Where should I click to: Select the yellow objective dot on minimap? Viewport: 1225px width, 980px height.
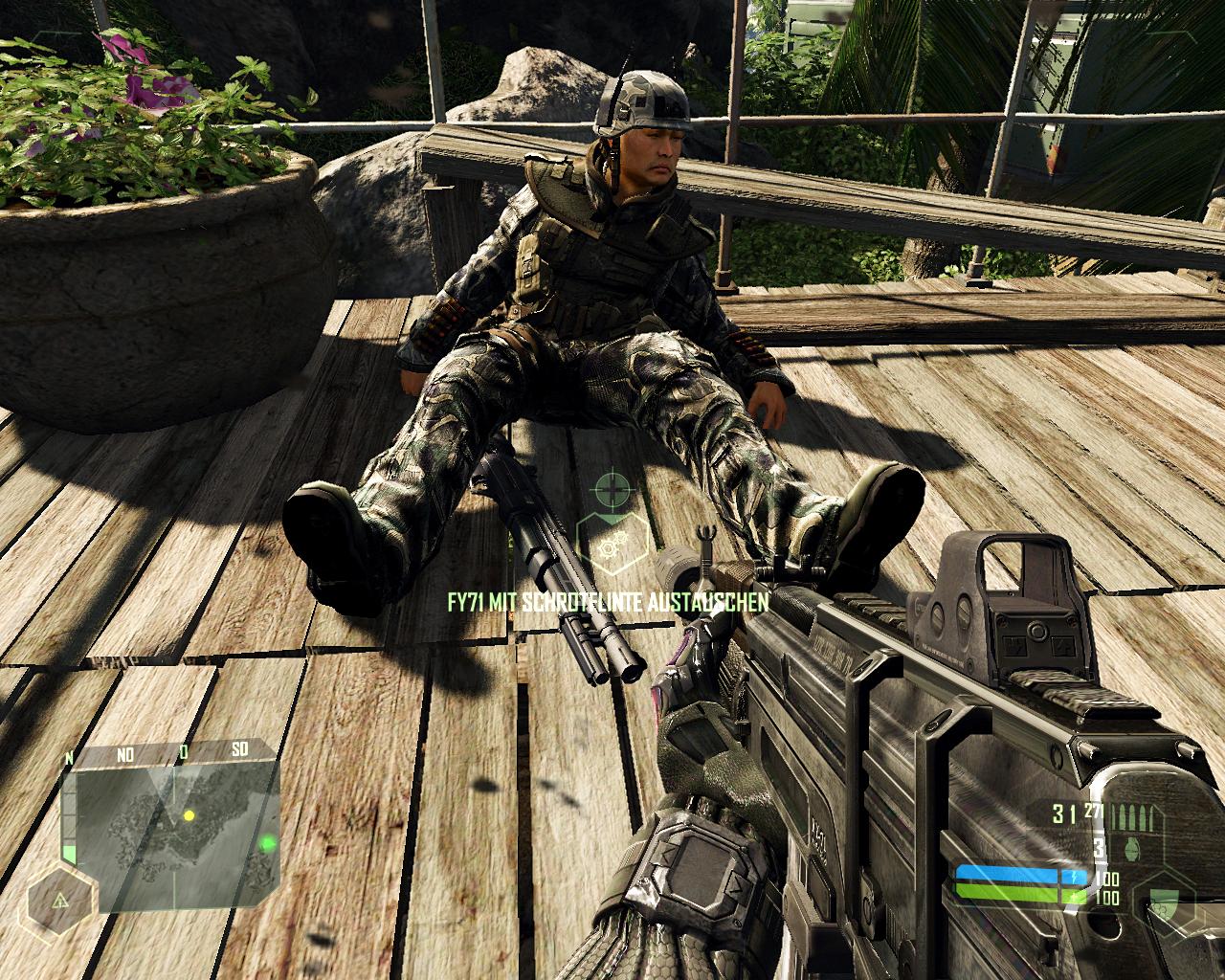189,815
